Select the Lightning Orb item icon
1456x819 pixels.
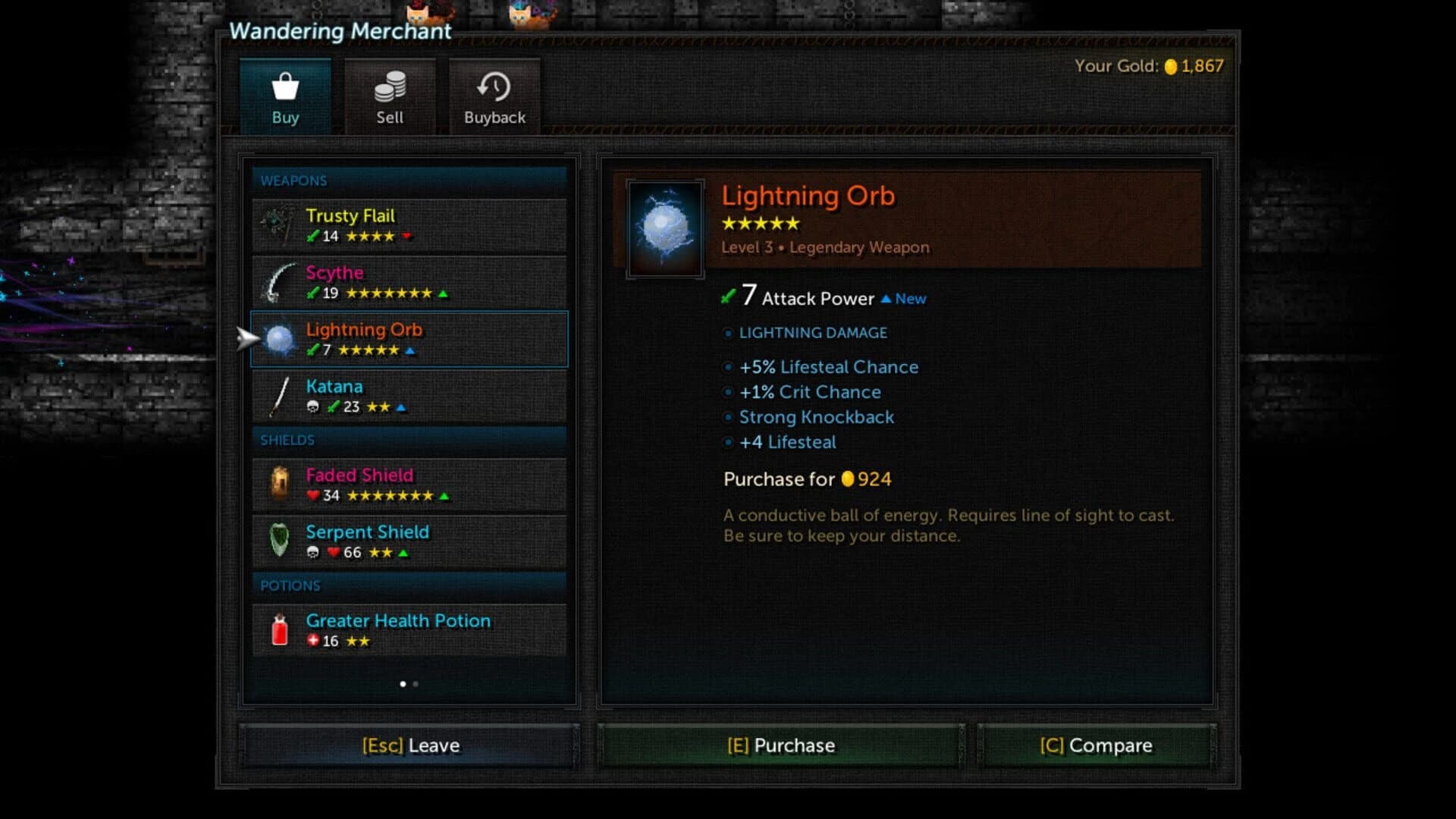coord(279,339)
